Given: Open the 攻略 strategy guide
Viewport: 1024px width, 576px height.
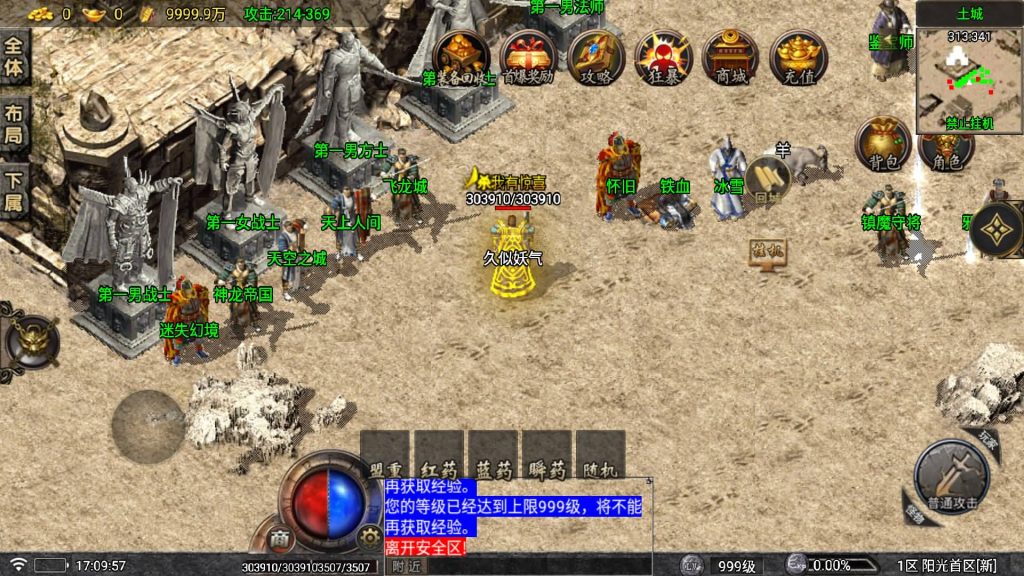Looking at the screenshot, I should pyautogui.click(x=596, y=57).
